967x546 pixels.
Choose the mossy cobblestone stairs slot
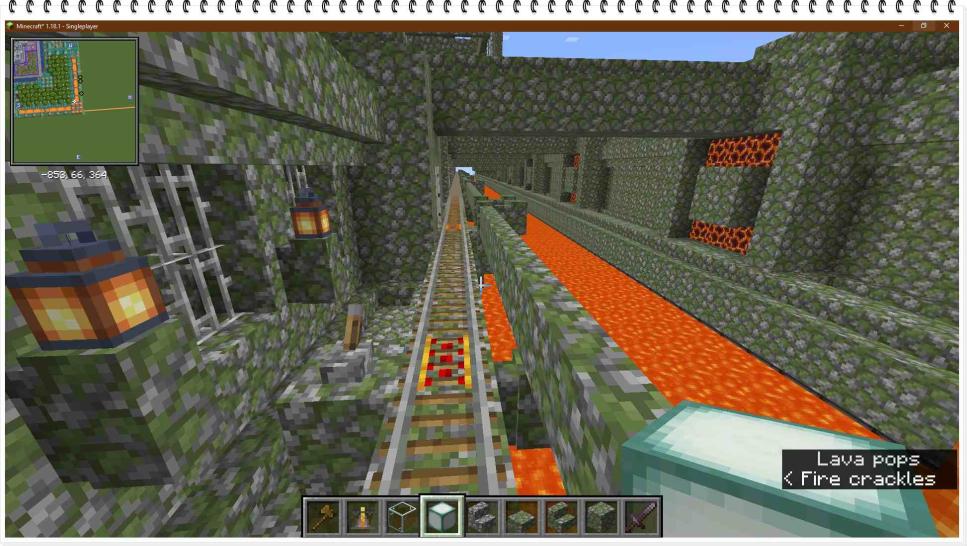tap(560, 517)
